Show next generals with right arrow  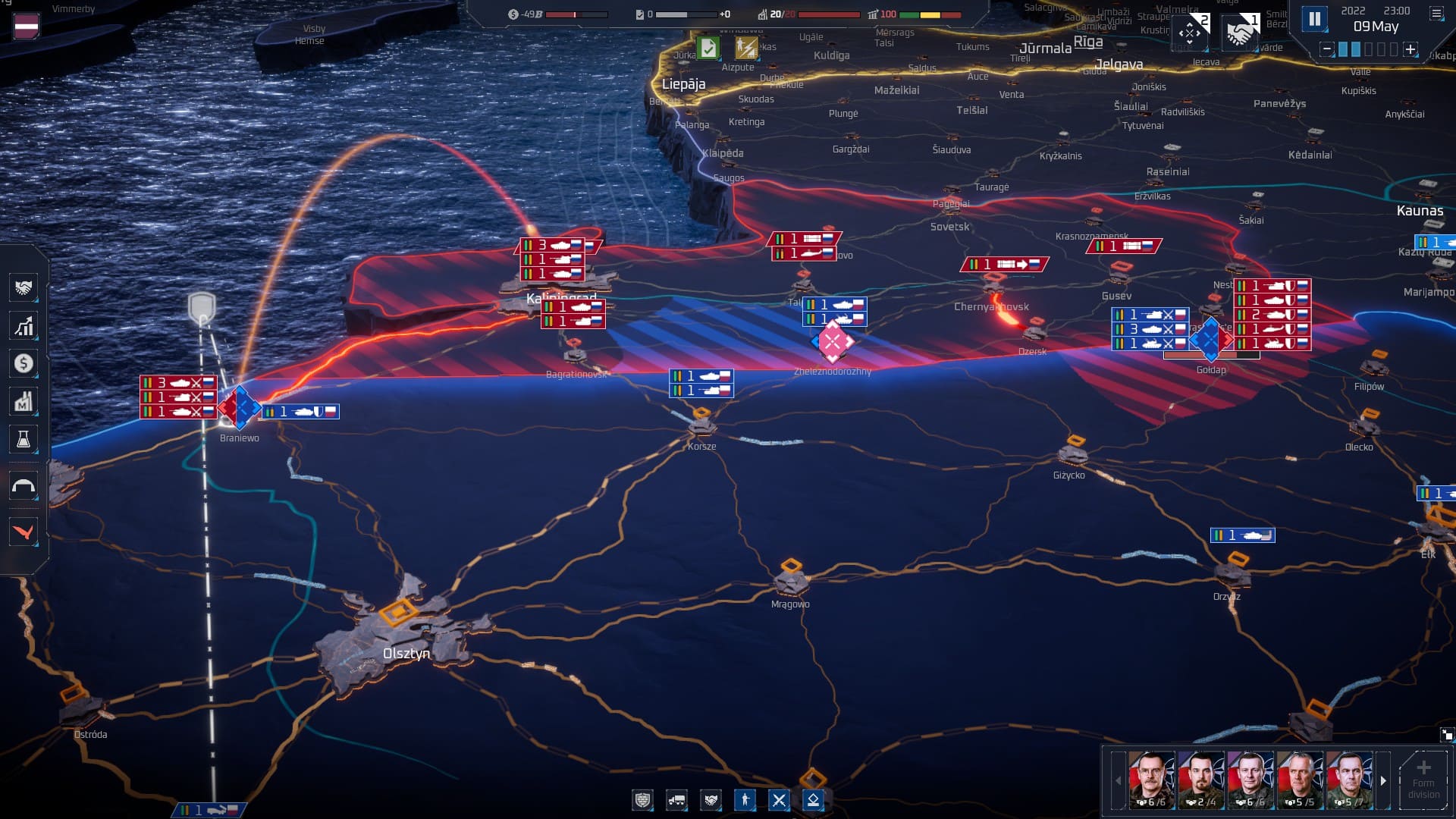[1383, 780]
